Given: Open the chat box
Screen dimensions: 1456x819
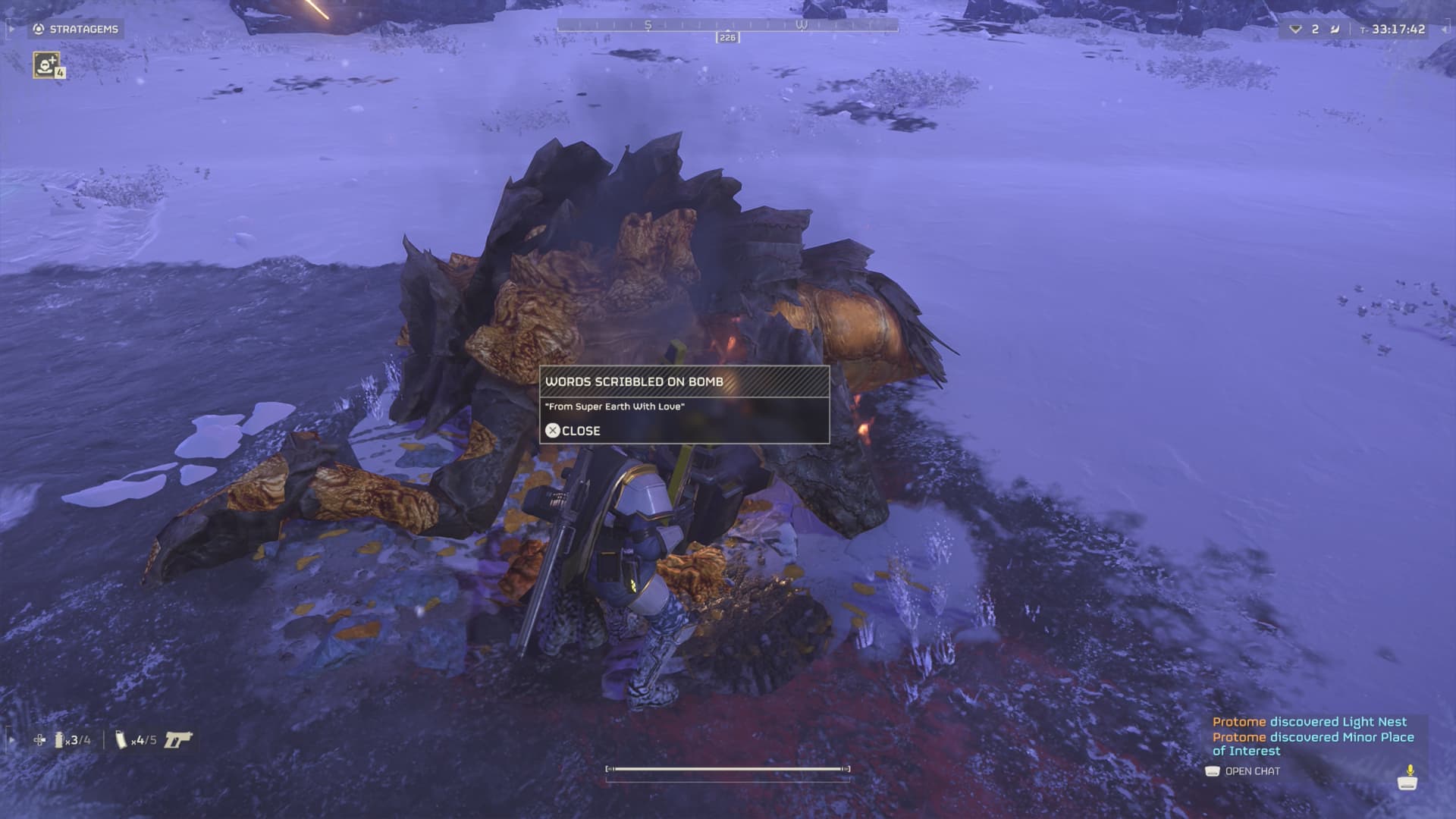Looking at the screenshot, I should (1243, 771).
